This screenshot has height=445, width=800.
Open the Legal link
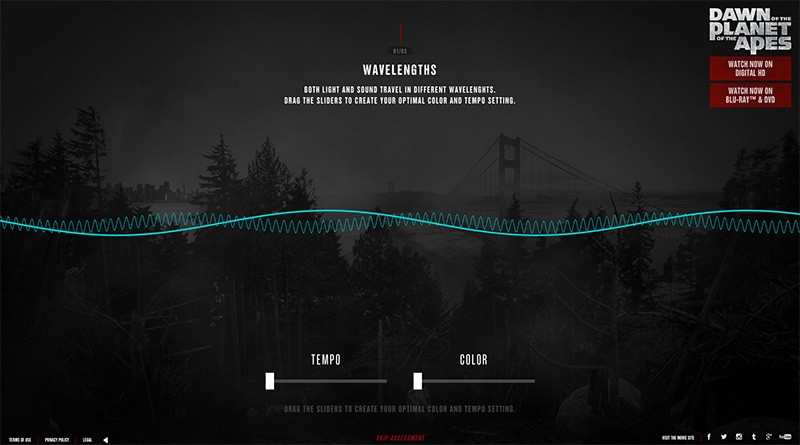88,439
